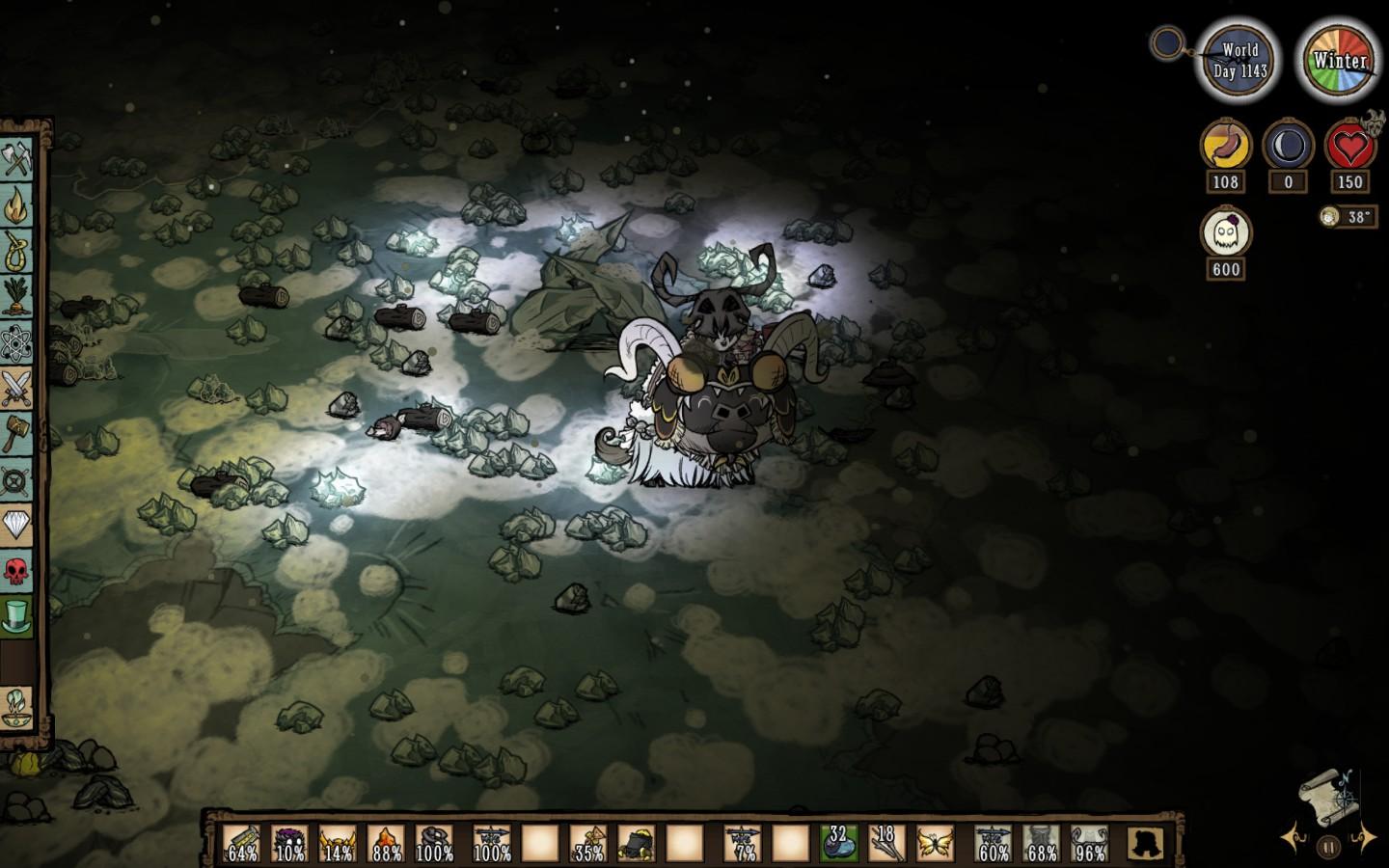Select the butterfly wings inventory slot
Image resolution: width=1389 pixels, height=868 pixels.
[x=935, y=843]
